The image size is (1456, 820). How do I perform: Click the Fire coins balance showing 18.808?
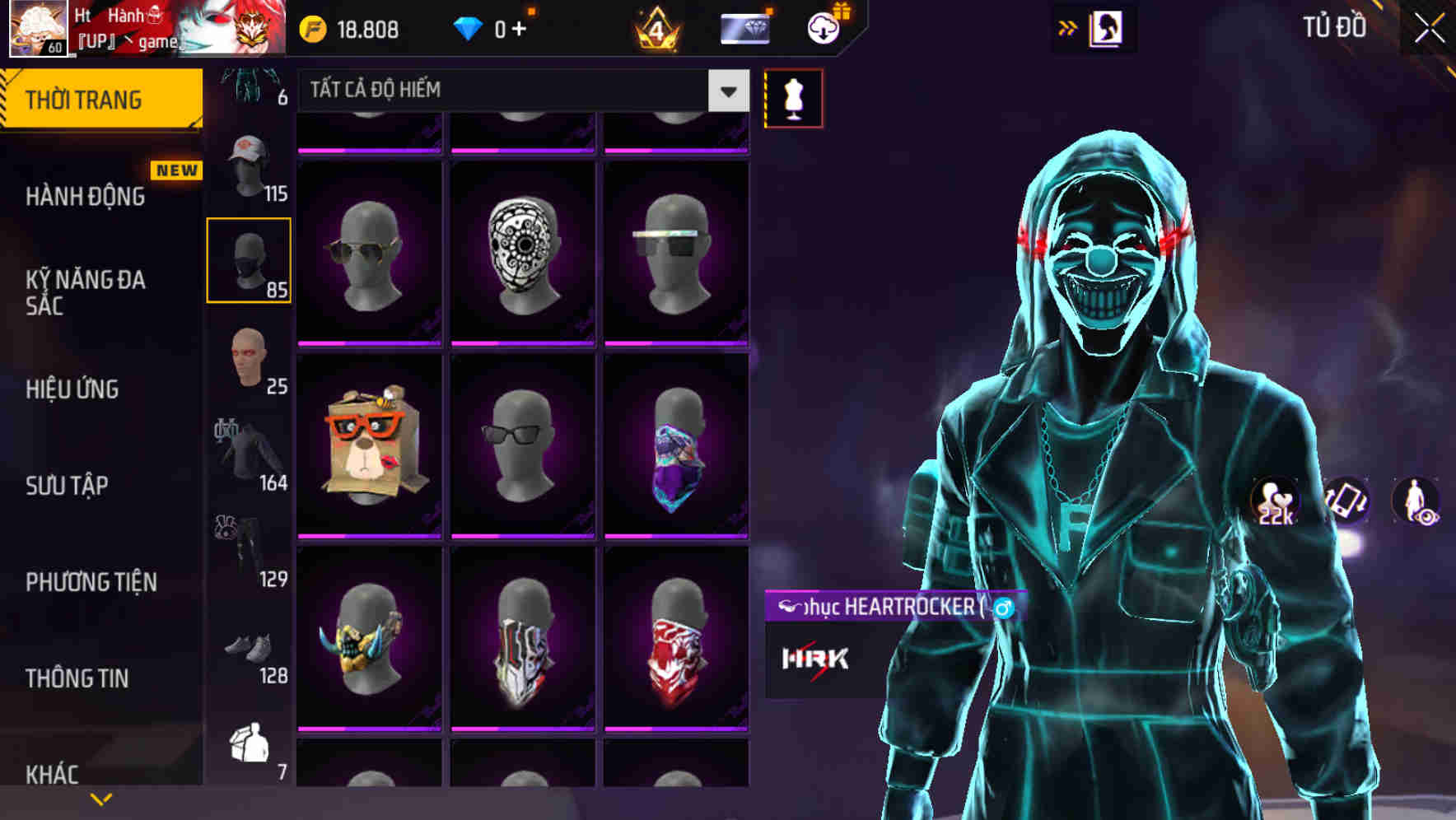tap(354, 29)
